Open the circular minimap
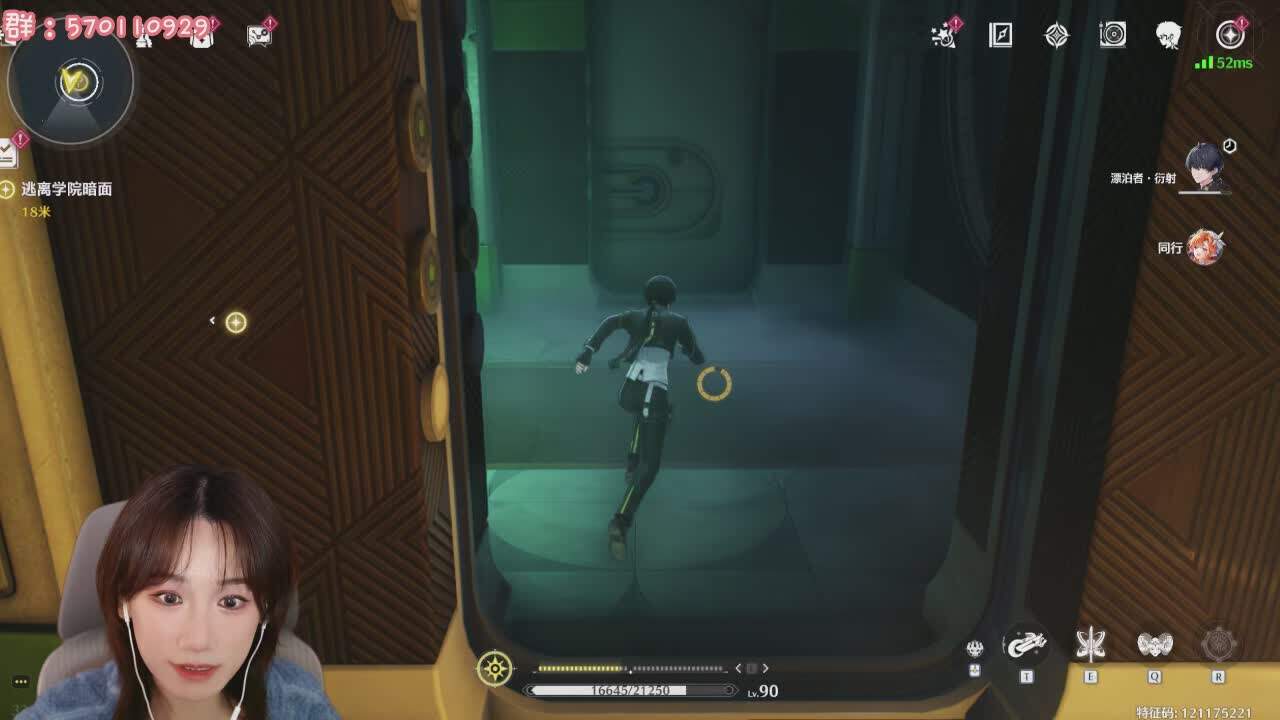This screenshot has width=1280, height=720. [70, 82]
